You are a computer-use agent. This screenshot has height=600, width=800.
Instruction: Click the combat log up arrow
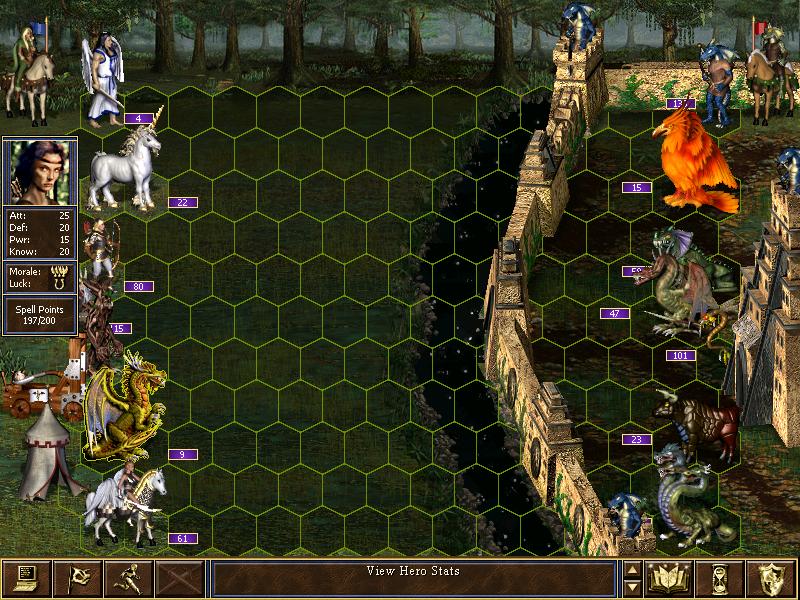tap(632, 570)
